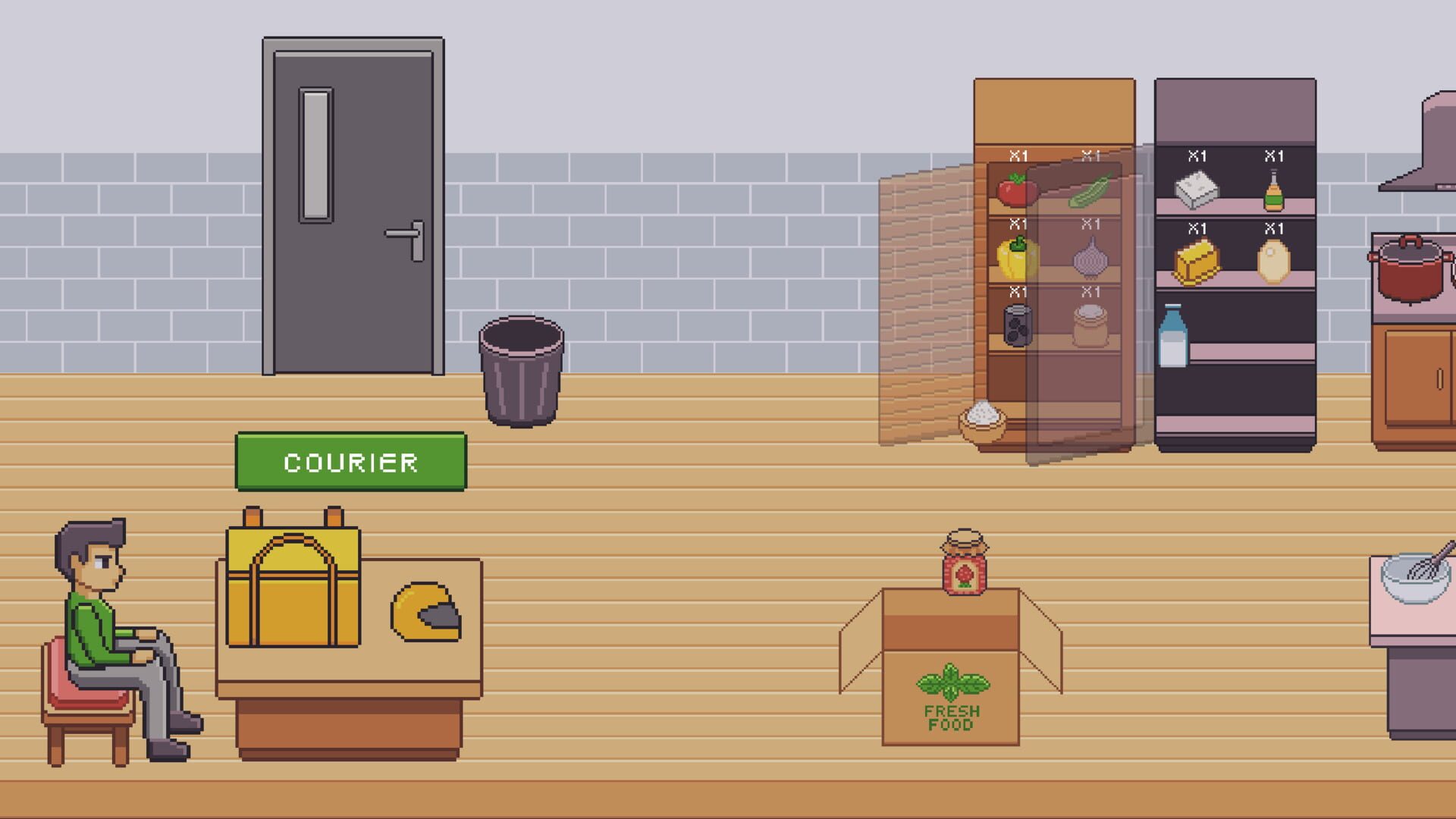Grab the cheese from the fridge
The width and height of the screenshot is (1456, 819).
[1197, 190]
